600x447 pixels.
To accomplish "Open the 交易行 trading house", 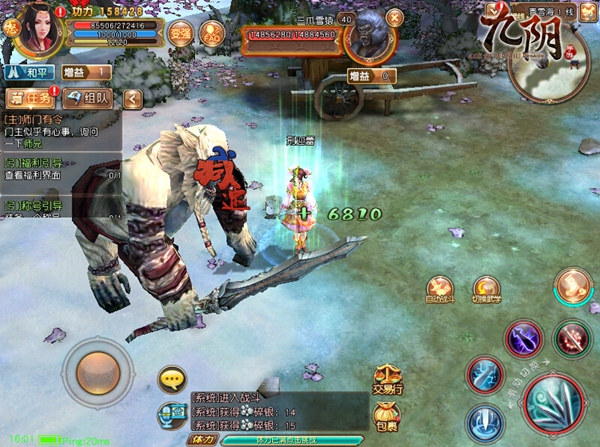I will coord(385,378).
